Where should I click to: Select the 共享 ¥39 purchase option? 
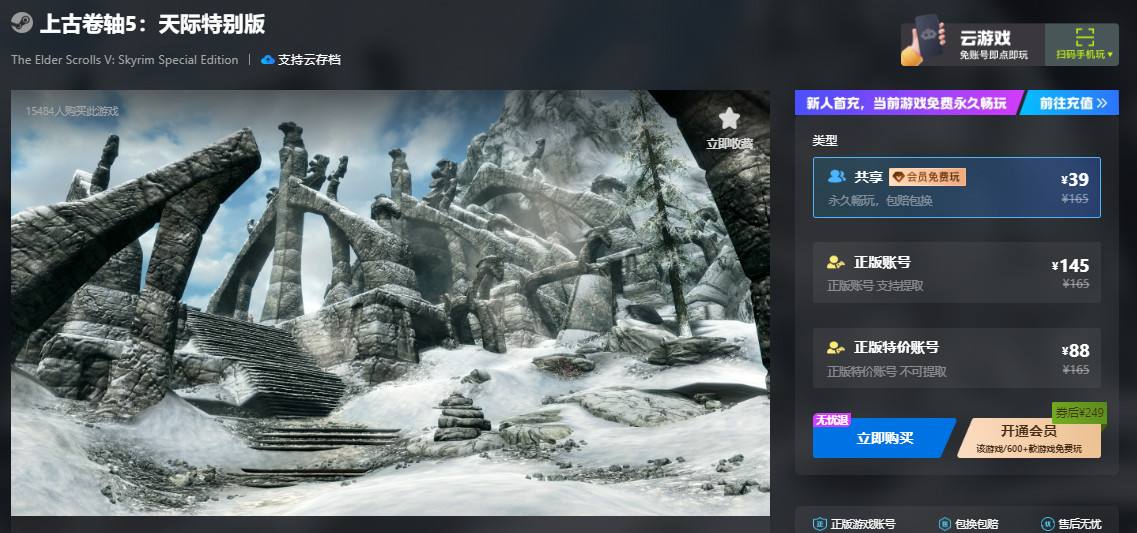[956, 187]
